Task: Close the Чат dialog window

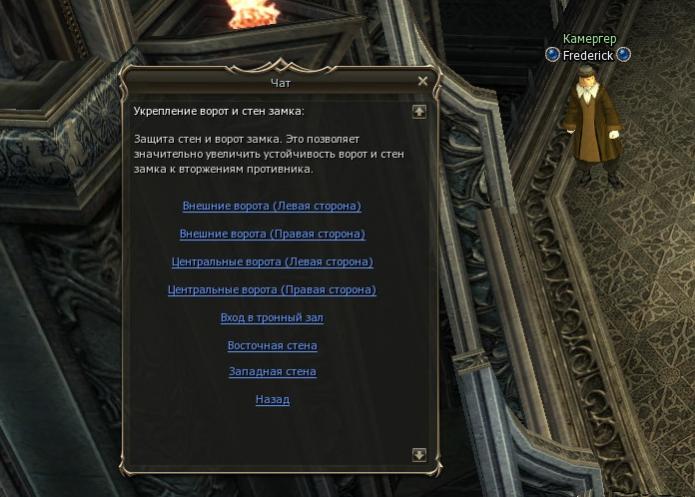Action: [423, 81]
